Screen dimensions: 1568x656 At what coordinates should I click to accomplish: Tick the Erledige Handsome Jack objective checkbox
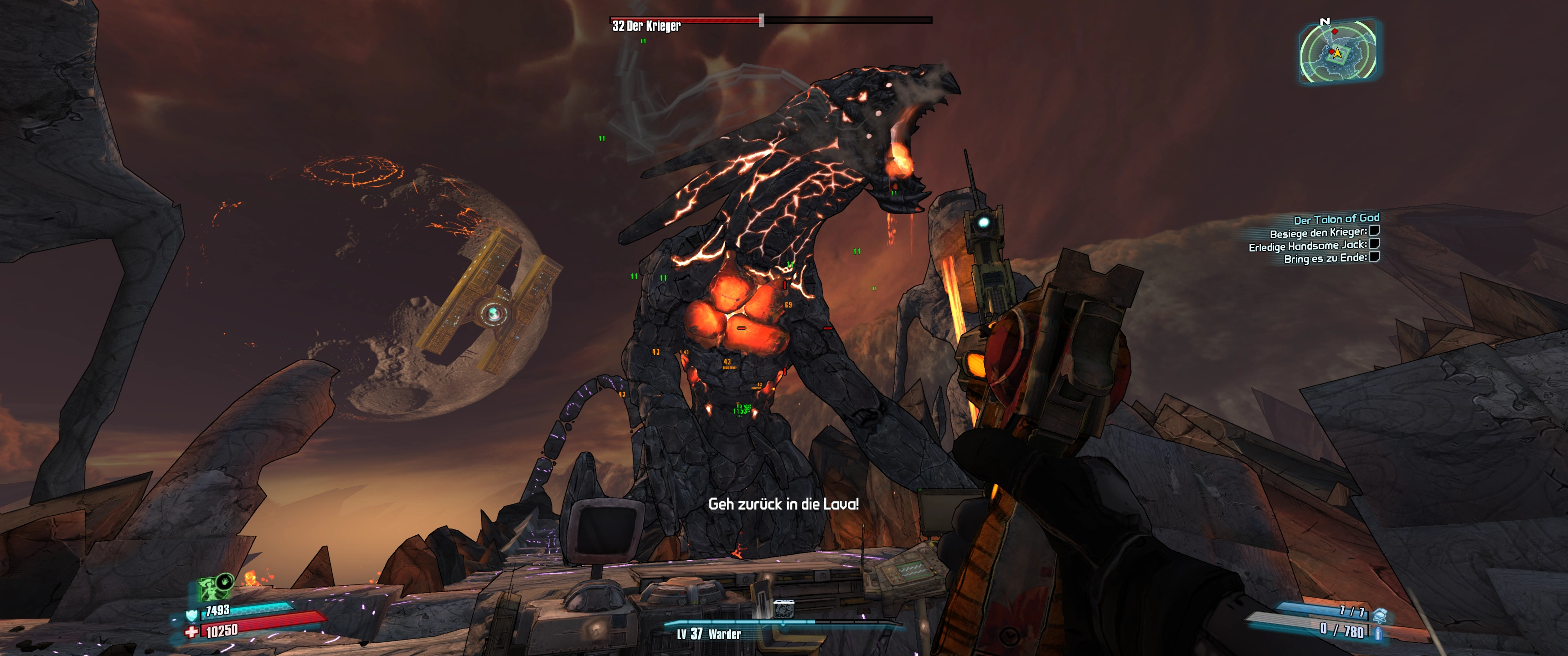pos(1374,244)
